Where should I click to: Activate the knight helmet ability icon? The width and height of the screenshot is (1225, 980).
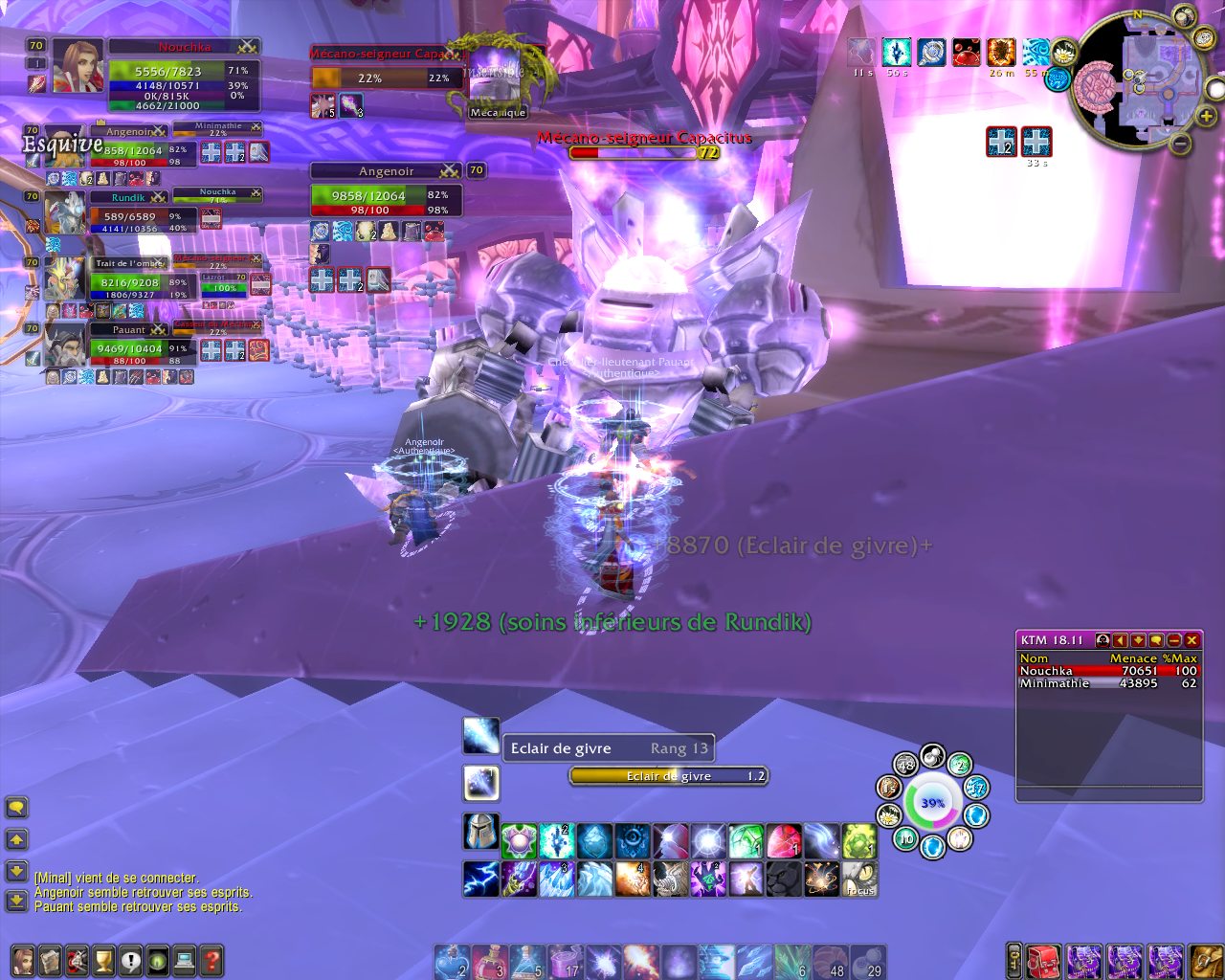coord(480,833)
